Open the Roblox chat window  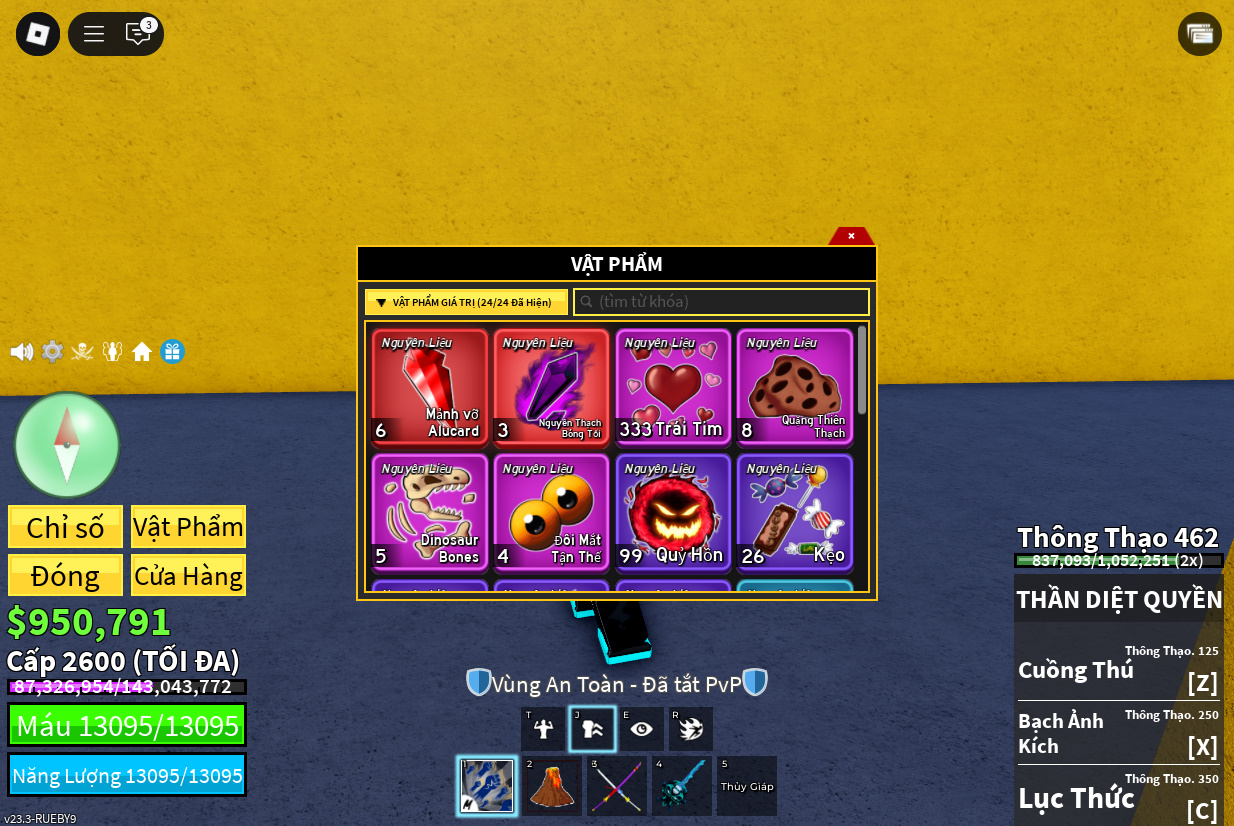pyautogui.click(x=138, y=34)
